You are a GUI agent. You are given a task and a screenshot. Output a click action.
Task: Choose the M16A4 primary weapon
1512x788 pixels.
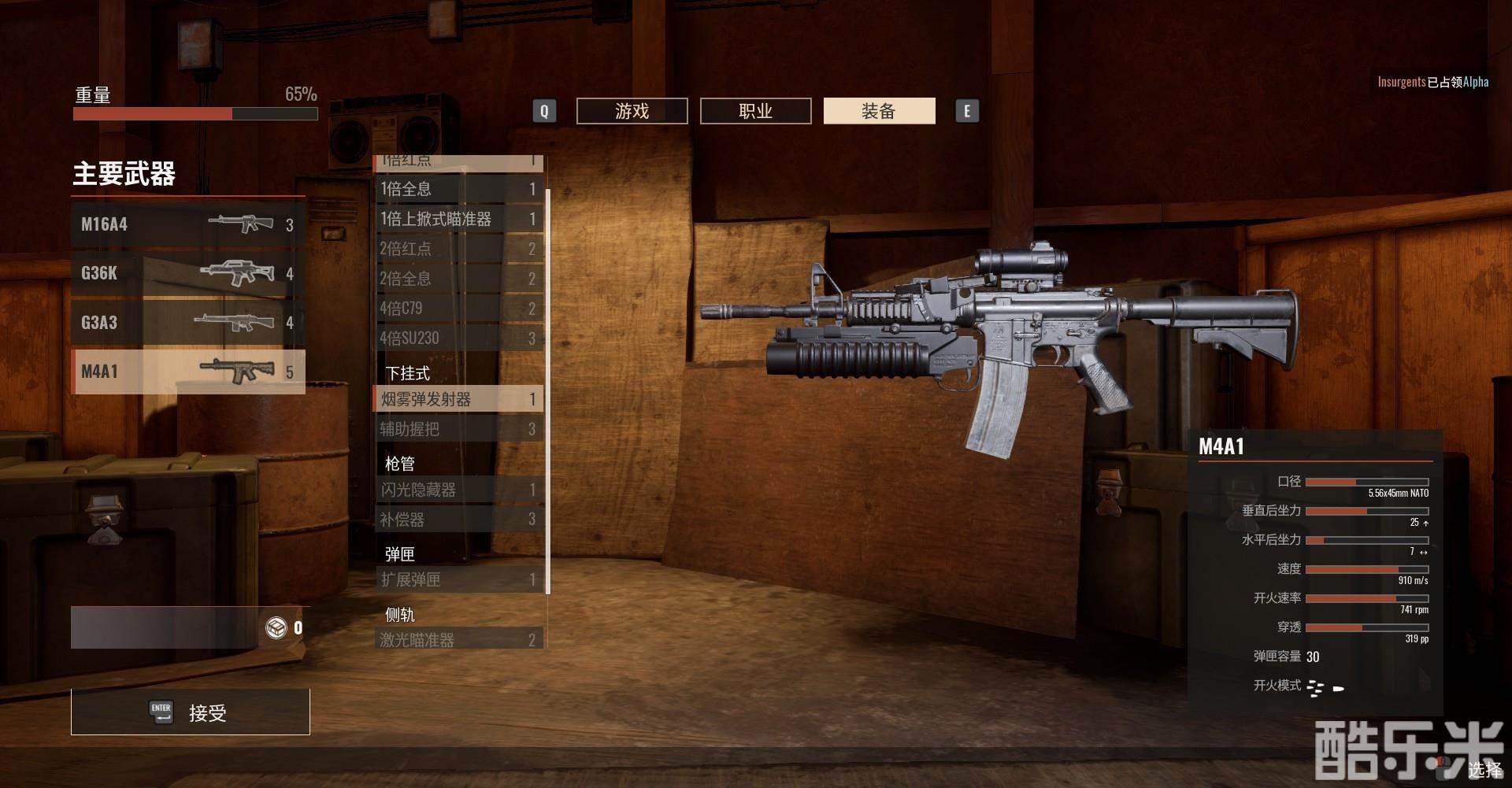(187, 224)
